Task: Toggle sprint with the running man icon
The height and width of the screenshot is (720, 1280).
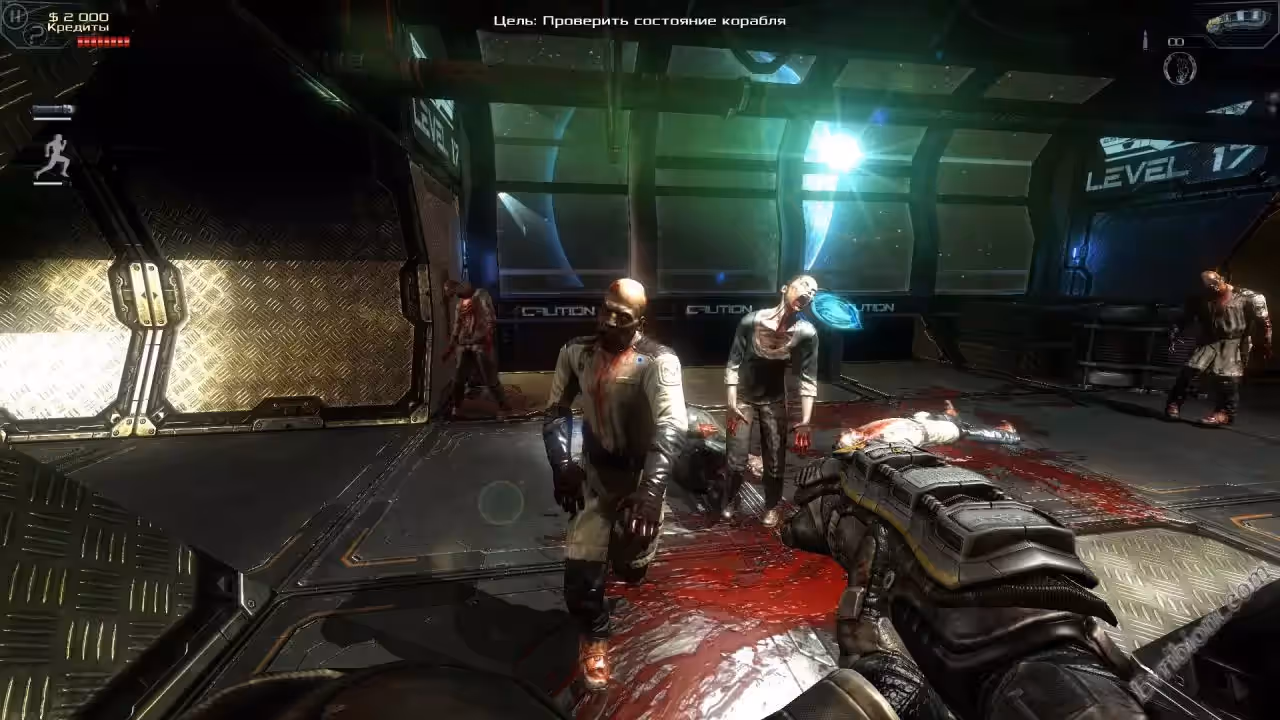Action: click(x=52, y=157)
